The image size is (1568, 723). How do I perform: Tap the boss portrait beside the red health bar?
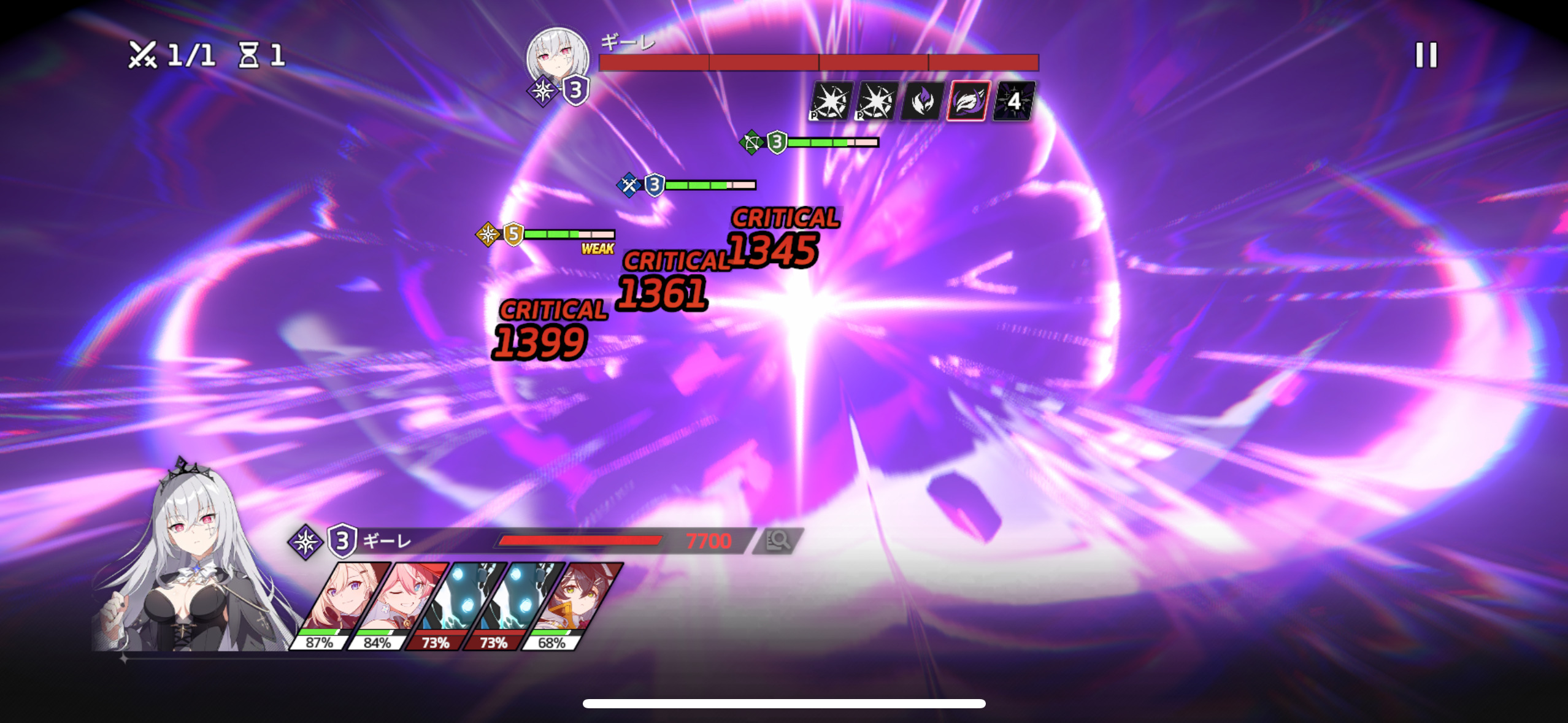pos(557,57)
